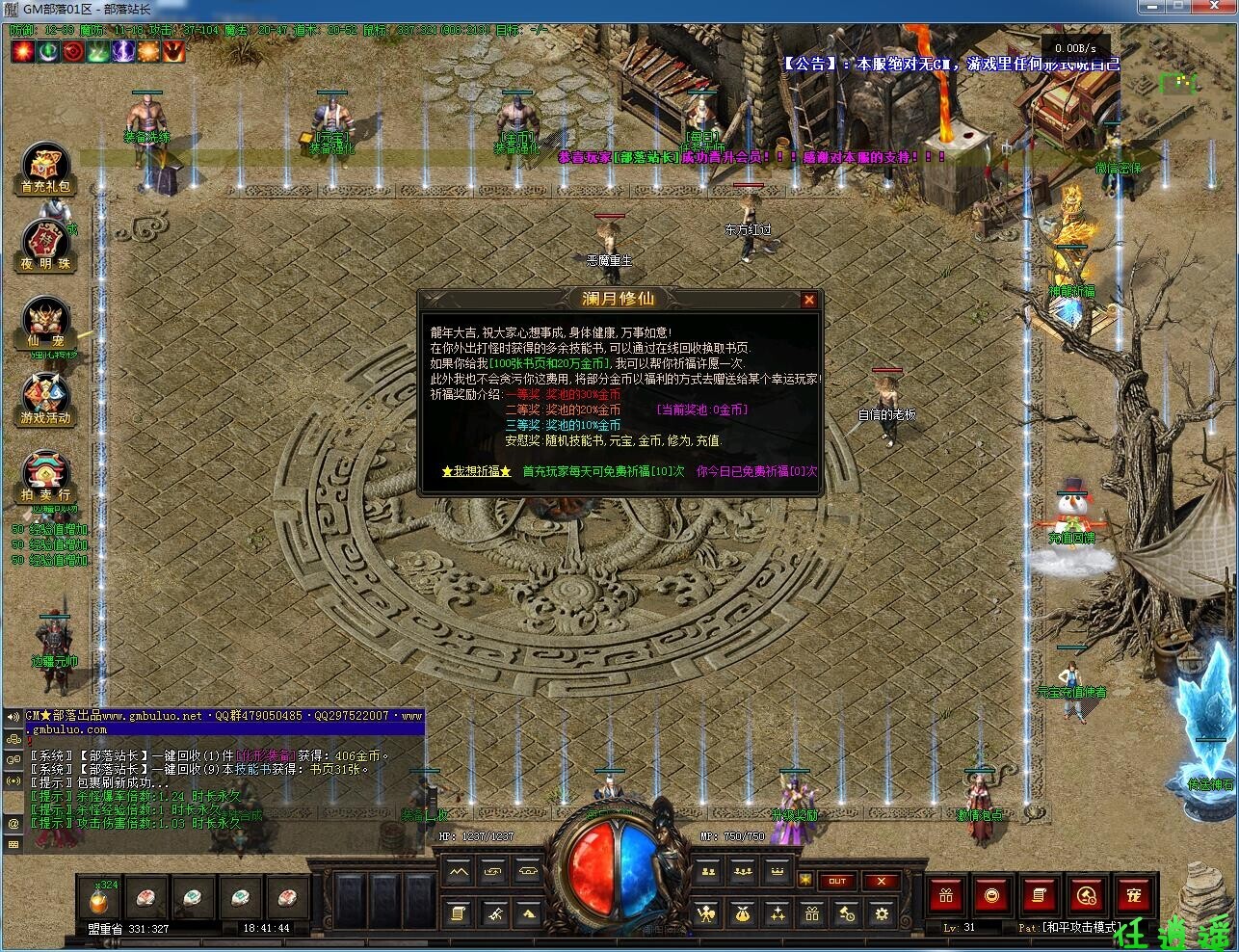
Task: Open the gift box icon on the skill bar
Action: [x=813, y=913]
